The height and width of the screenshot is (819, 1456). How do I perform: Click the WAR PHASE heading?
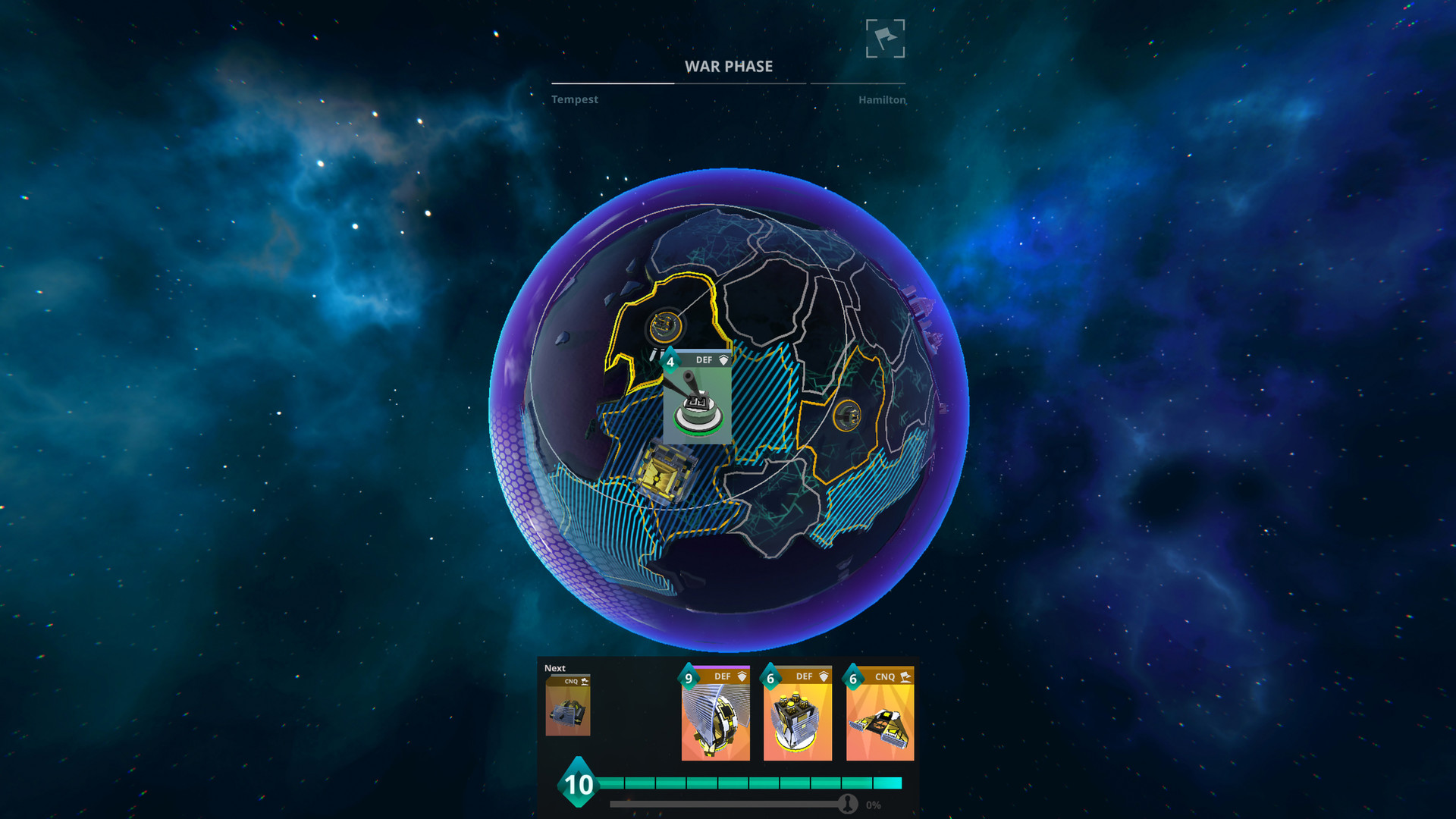point(729,67)
